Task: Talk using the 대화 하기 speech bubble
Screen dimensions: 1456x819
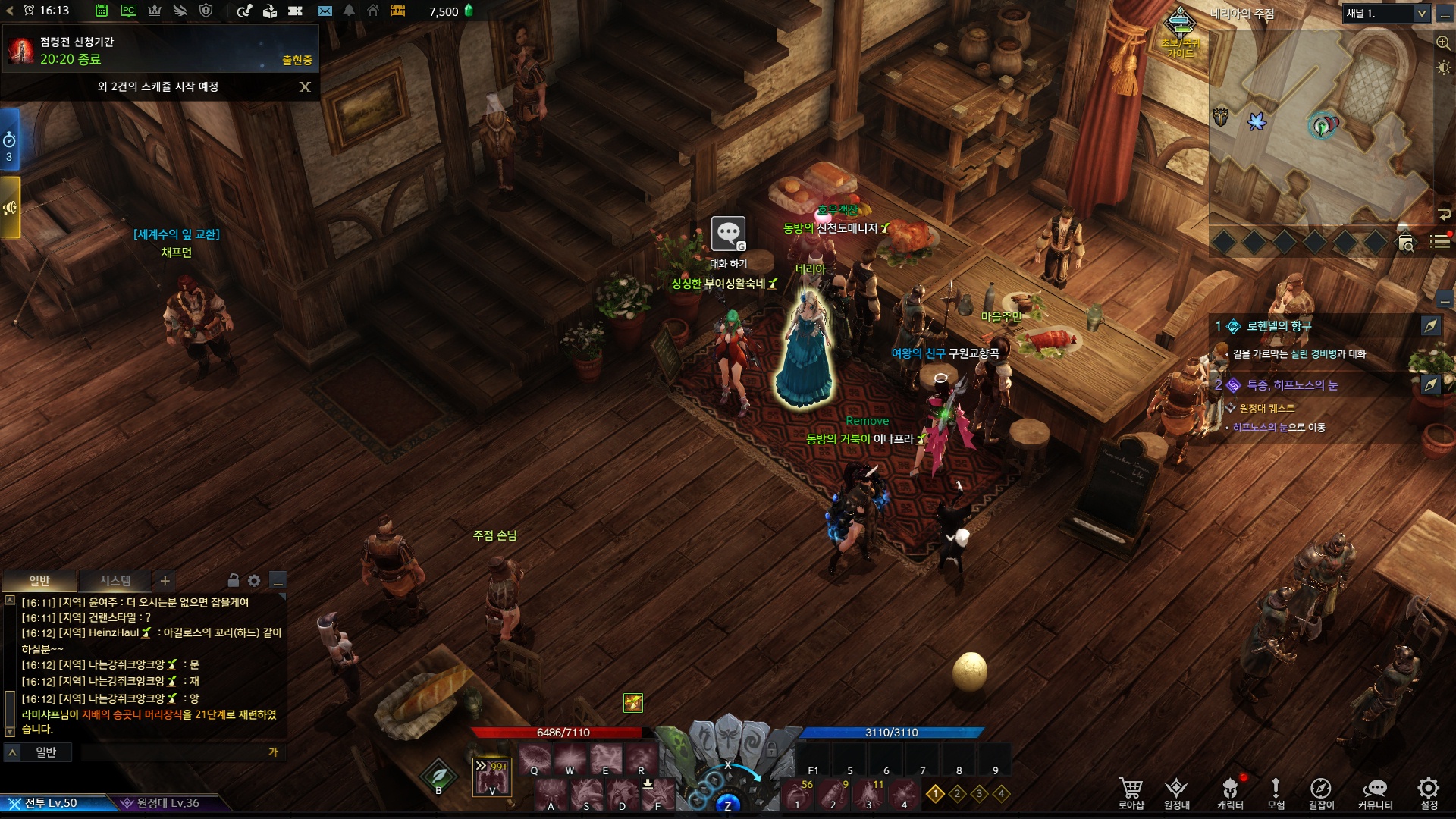Action: click(x=728, y=234)
